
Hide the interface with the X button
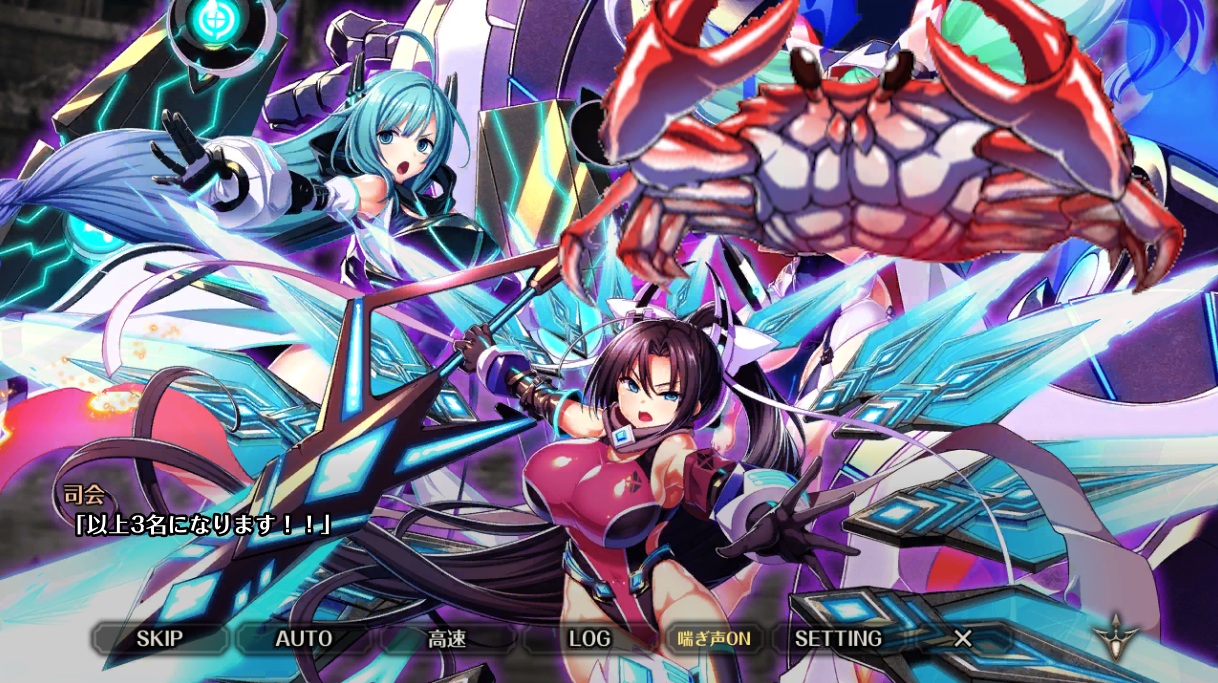(962, 638)
